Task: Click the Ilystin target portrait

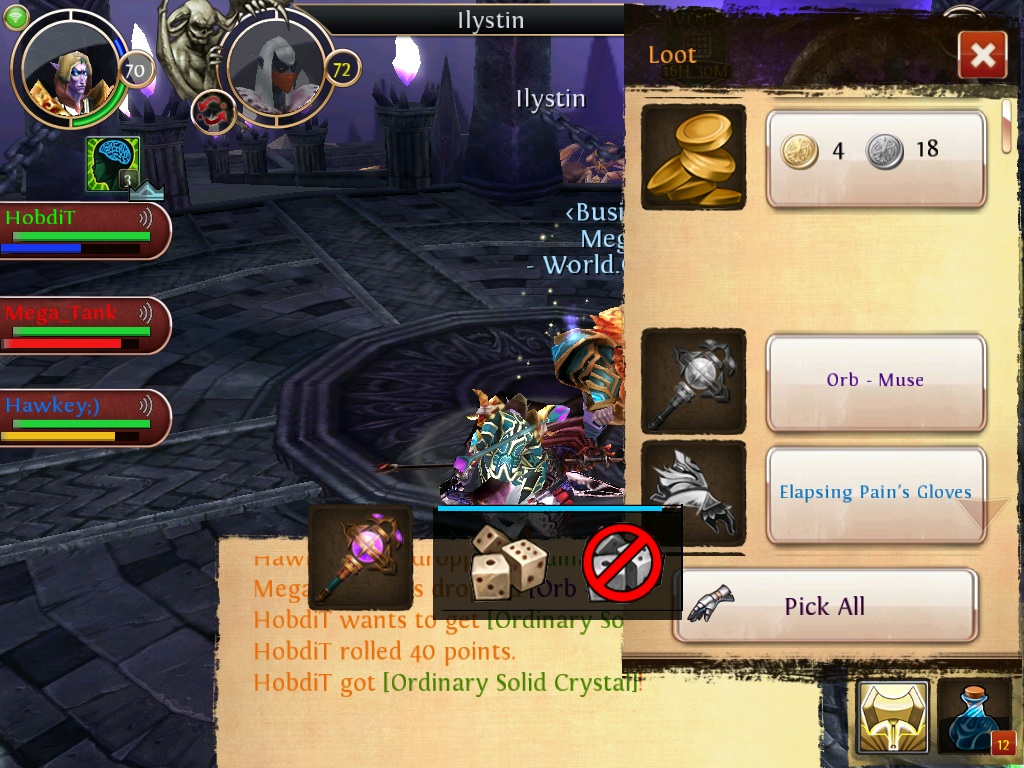Action: click(275, 68)
